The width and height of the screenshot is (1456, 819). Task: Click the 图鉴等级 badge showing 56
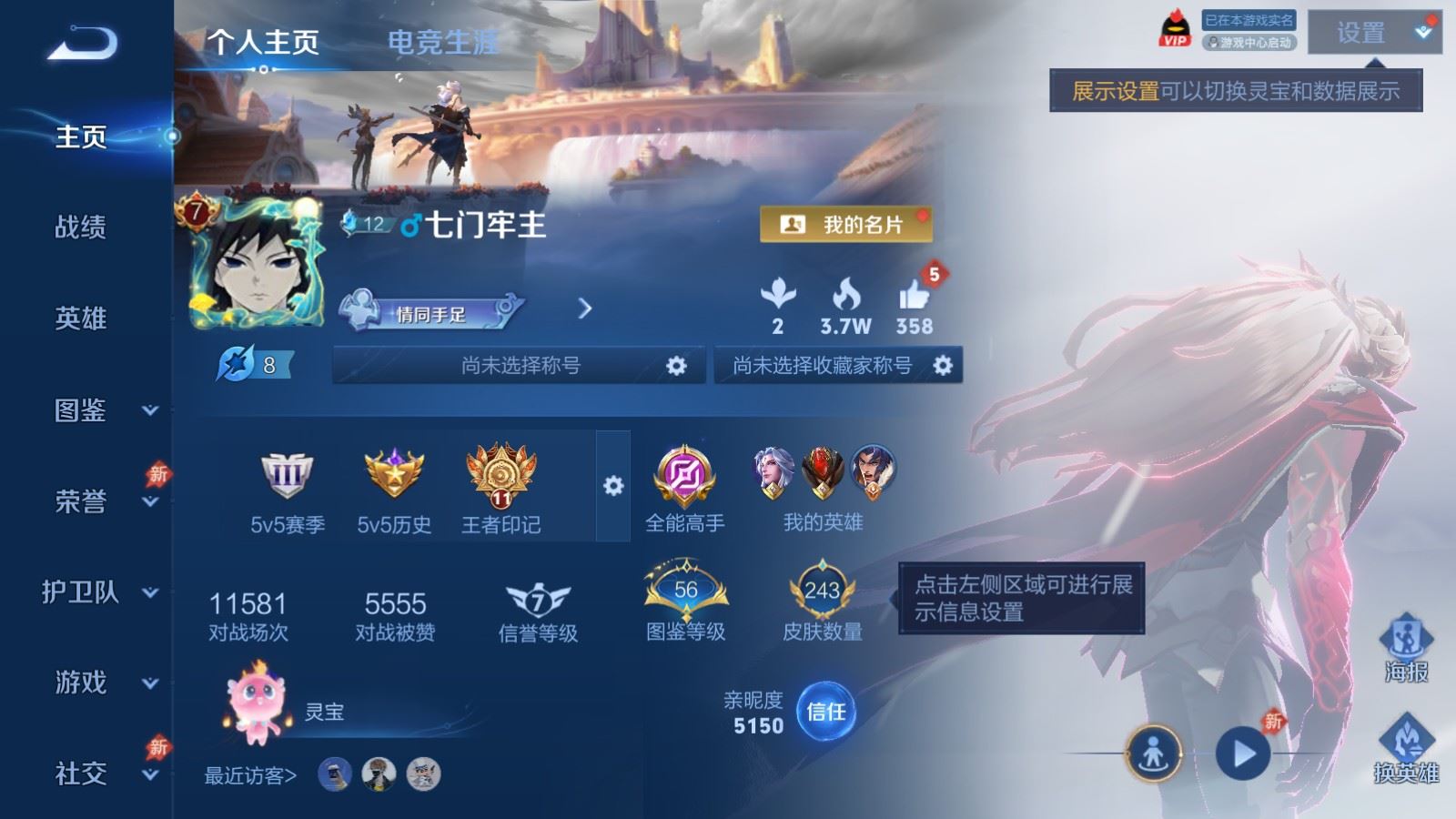click(x=687, y=590)
